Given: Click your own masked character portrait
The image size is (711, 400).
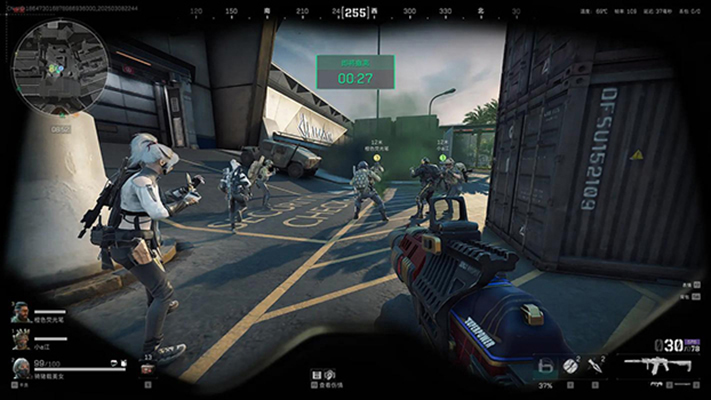Looking at the screenshot, I should (20, 367).
